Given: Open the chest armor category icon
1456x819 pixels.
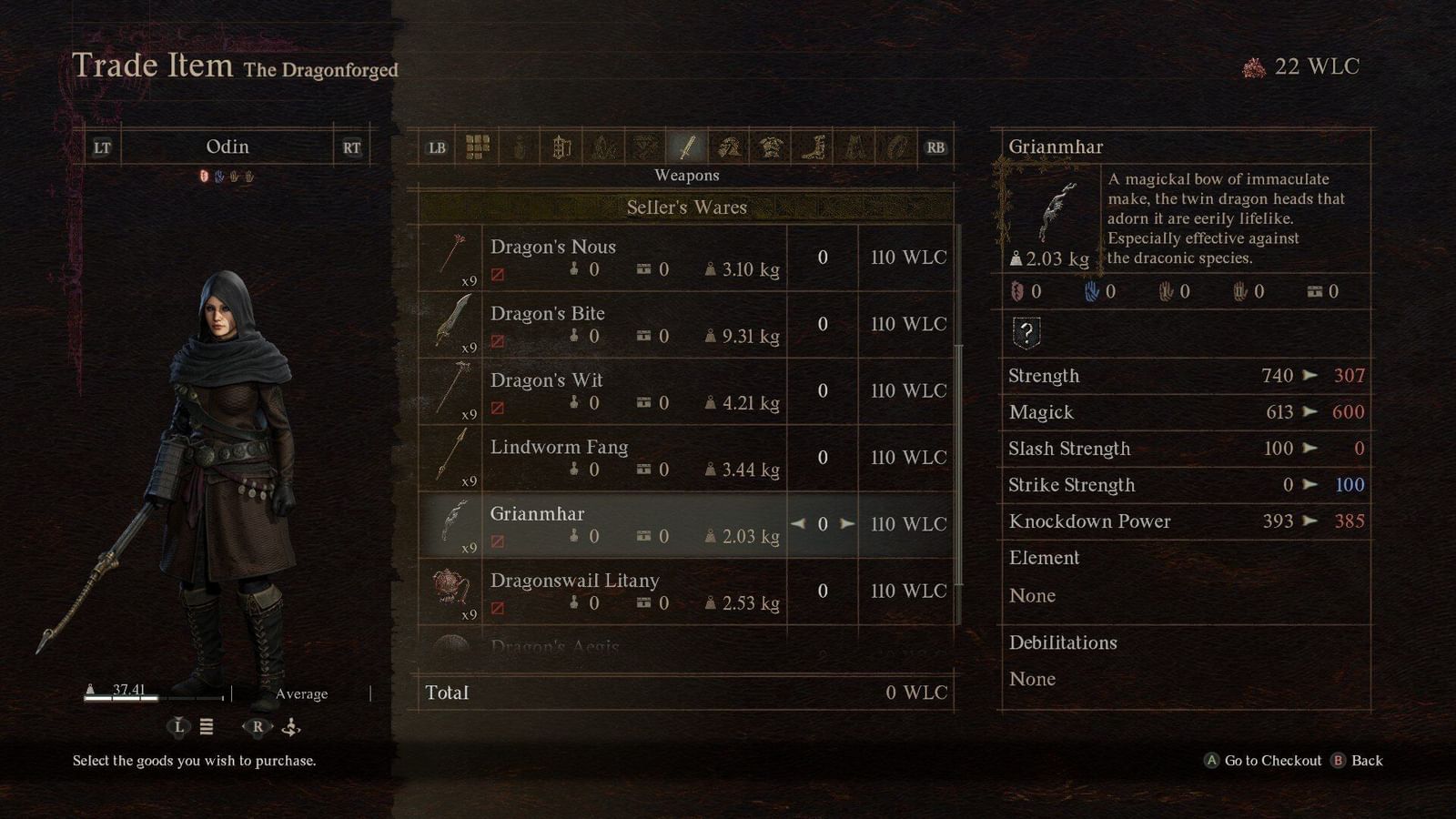Looking at the screenshot, I should point(771,147).
